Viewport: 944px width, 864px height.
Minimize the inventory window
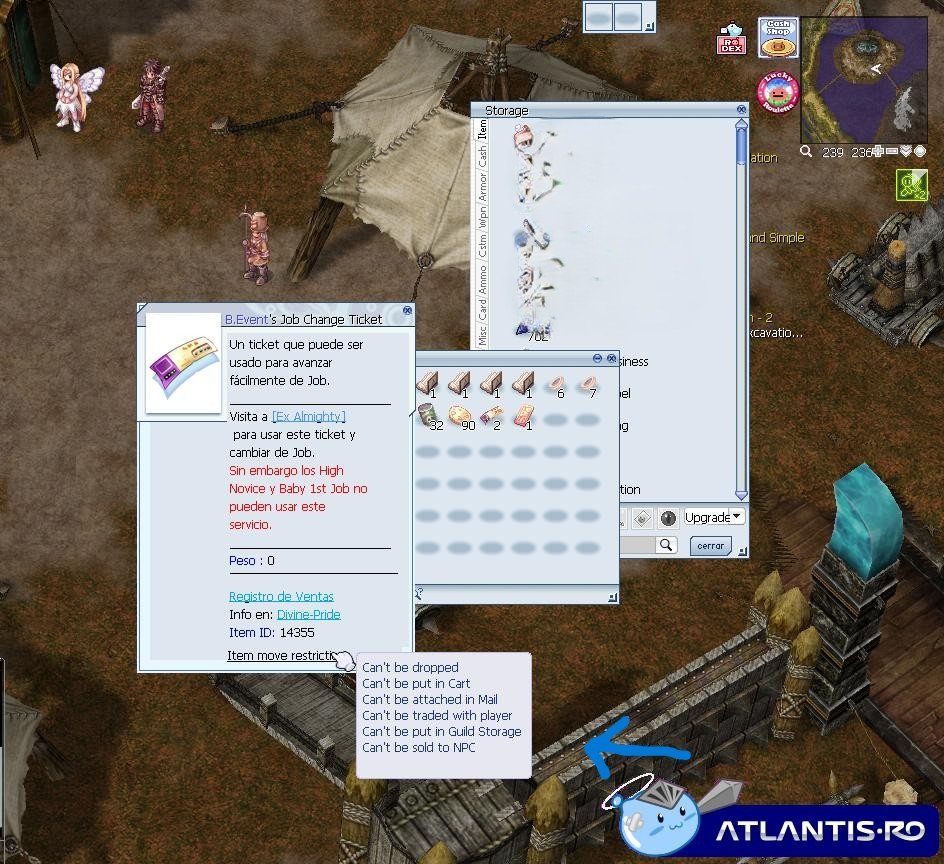[x=597, y=358]
